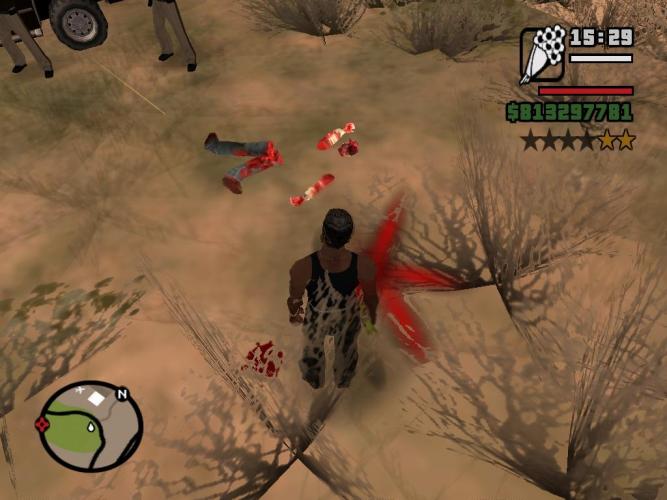Click the N north indicator on the radar
The image size is (667, 500).
tap(122, 394)
